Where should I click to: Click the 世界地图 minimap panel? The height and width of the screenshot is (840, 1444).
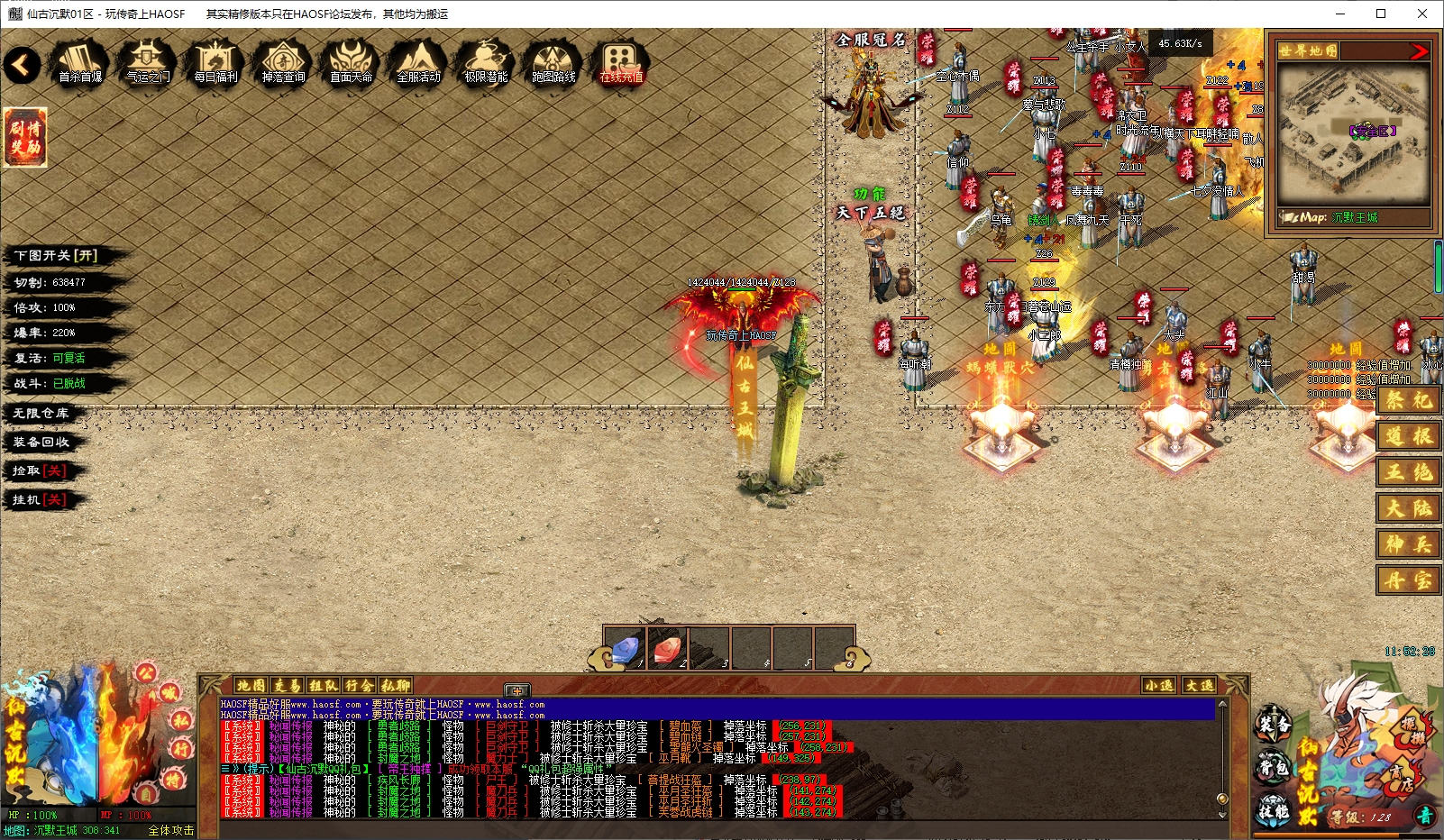[x=1353, y=135]
